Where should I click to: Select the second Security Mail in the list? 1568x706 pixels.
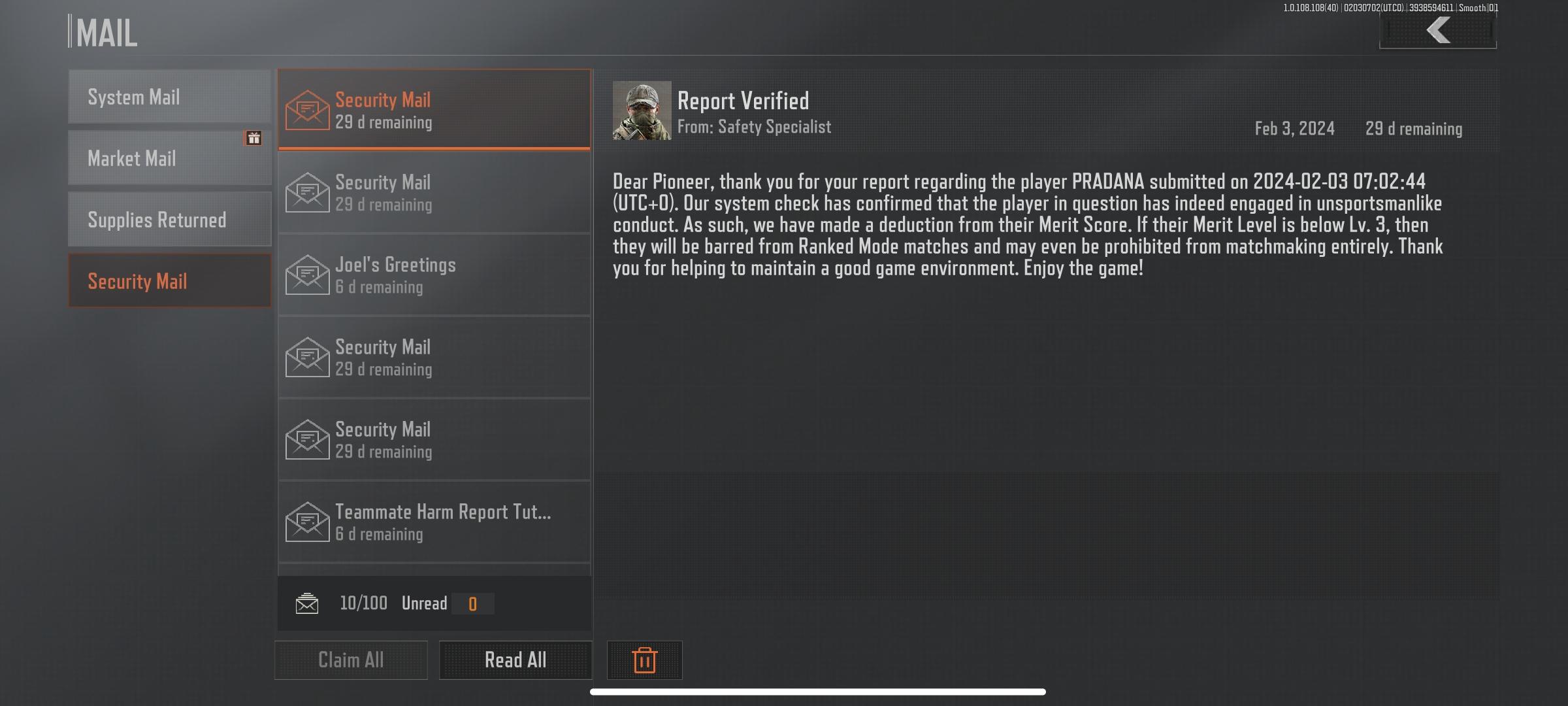coord(434,192)
